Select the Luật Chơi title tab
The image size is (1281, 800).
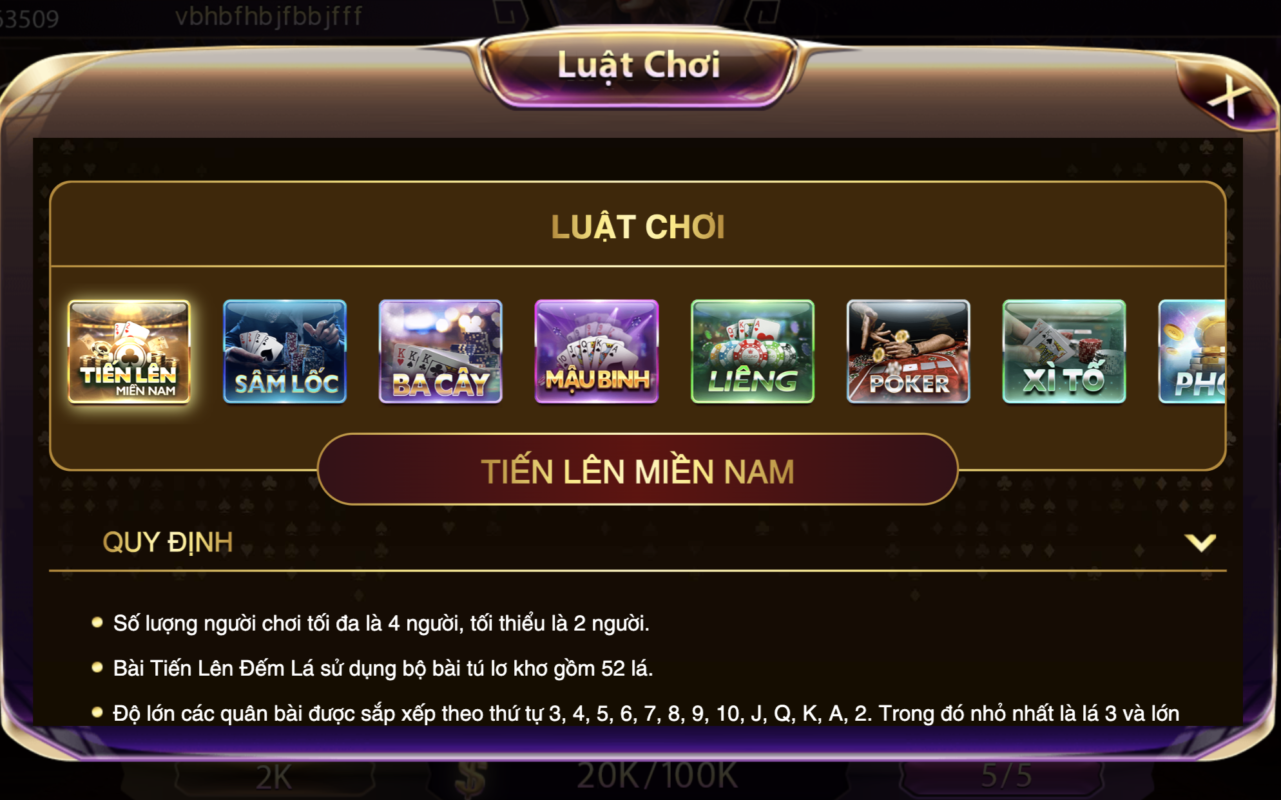pyautogui.click(x=639, y=65)
